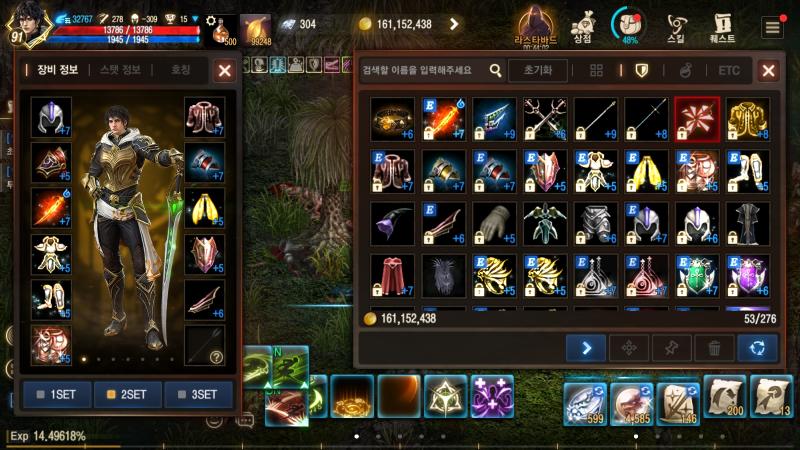Open the 호칭 title tab

pos(181,70)
